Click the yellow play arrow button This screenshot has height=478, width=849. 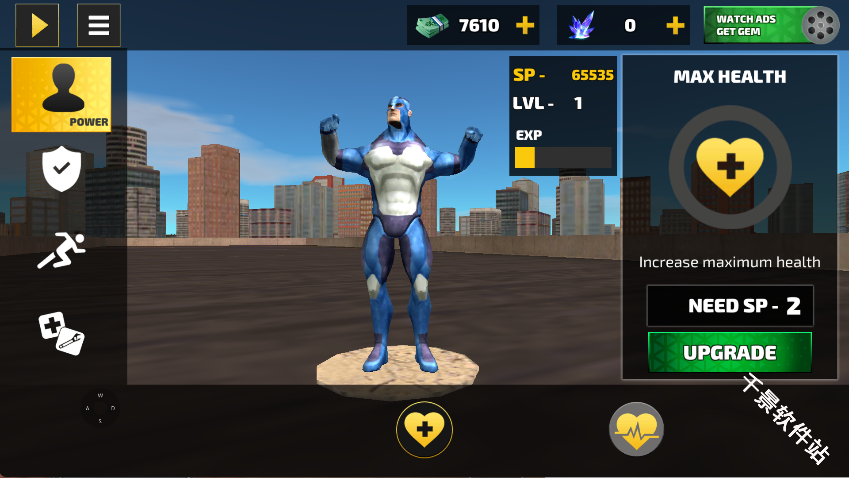37,25
